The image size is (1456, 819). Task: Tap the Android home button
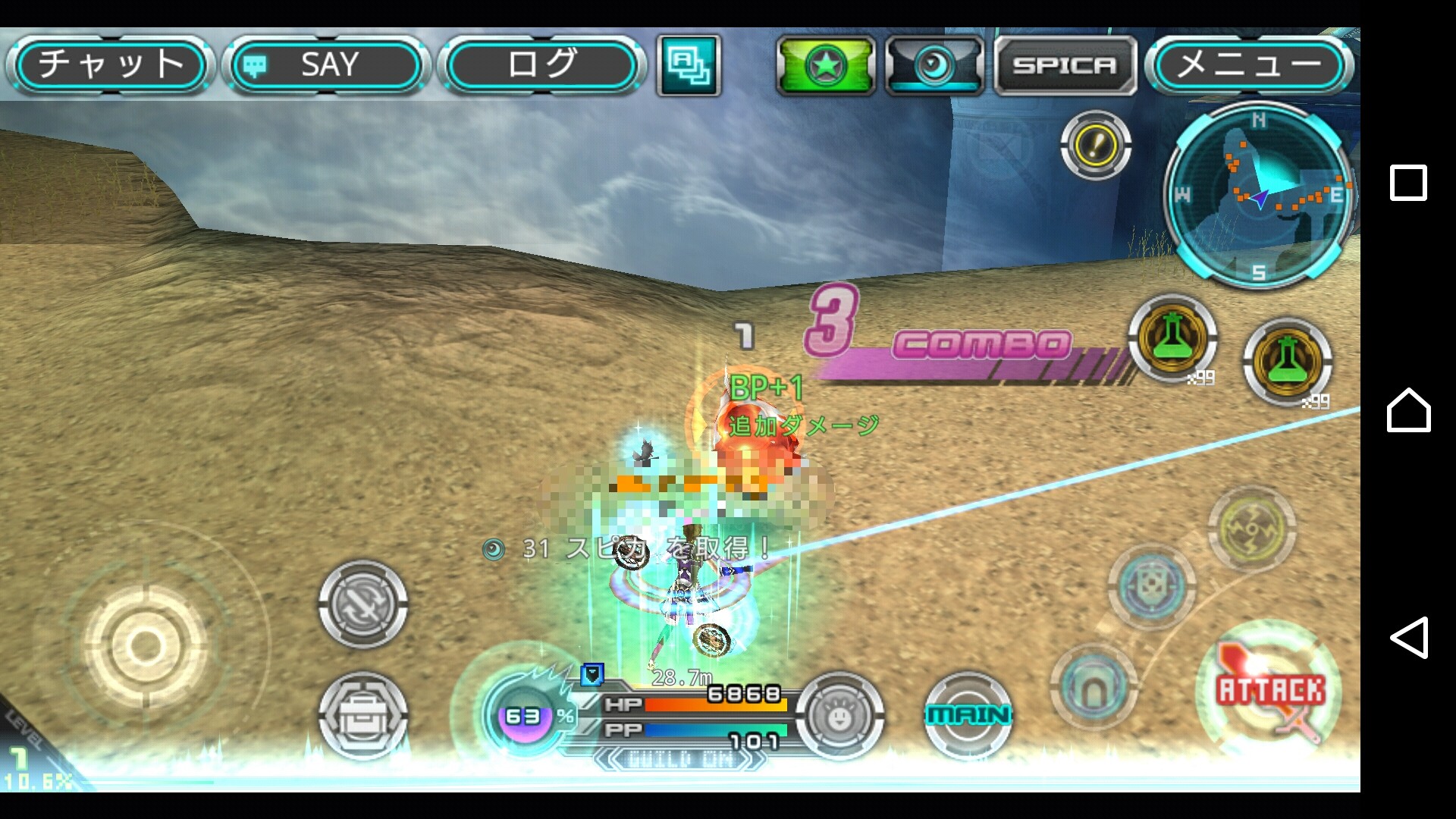click(1408, 410)
